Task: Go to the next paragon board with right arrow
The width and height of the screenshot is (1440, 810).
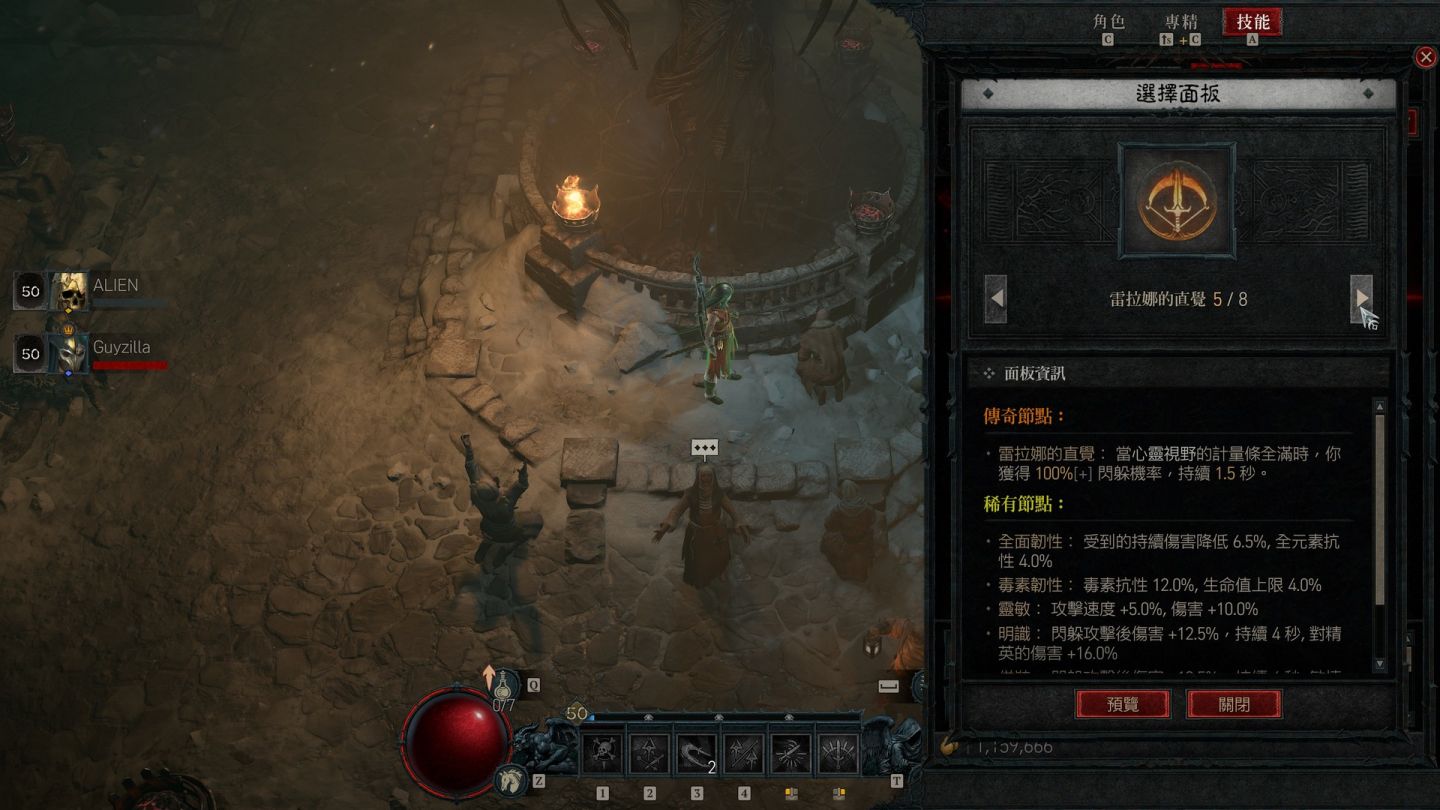Action: 1361,299
